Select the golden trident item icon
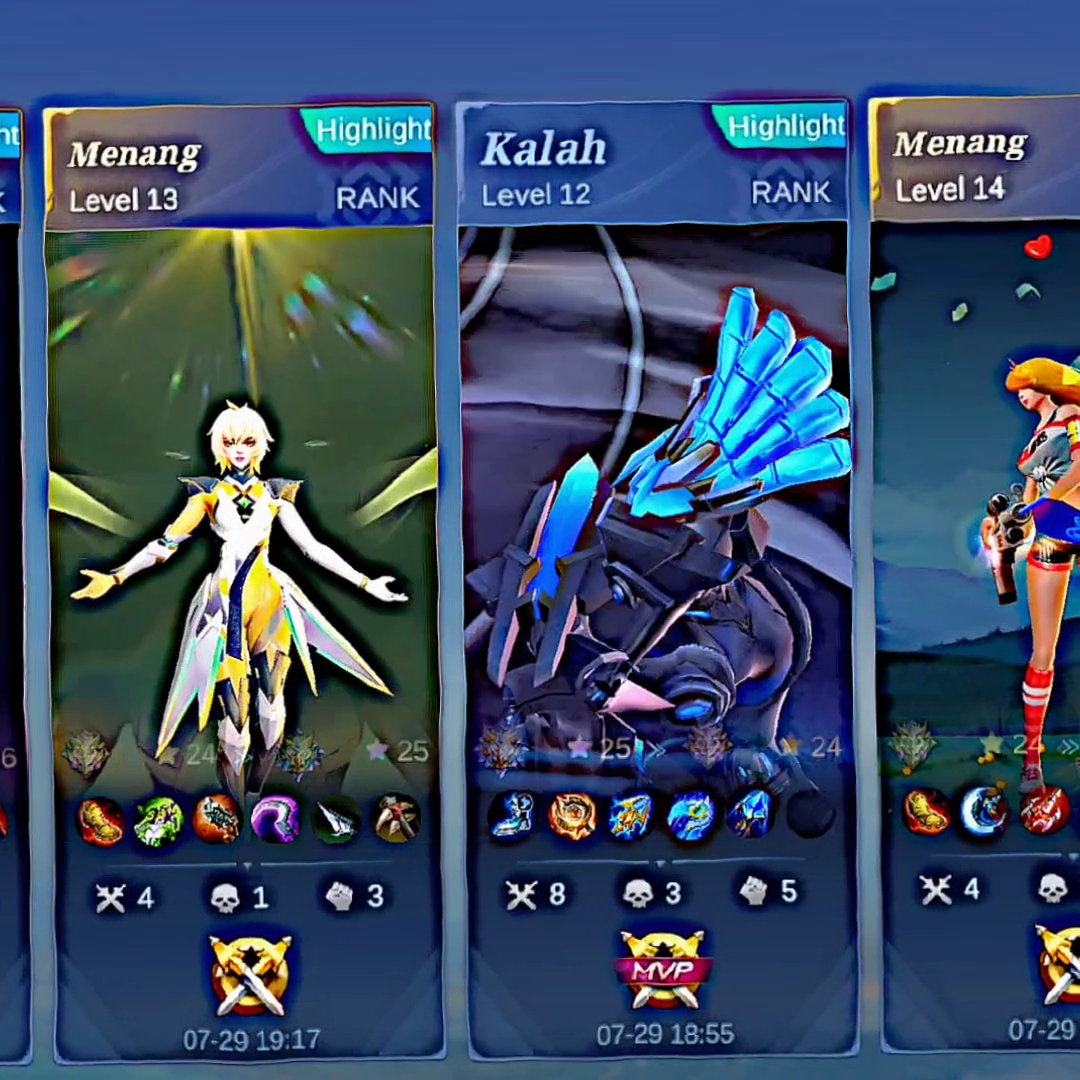Screen dimensions: 1080x1080 pos(631,815)
